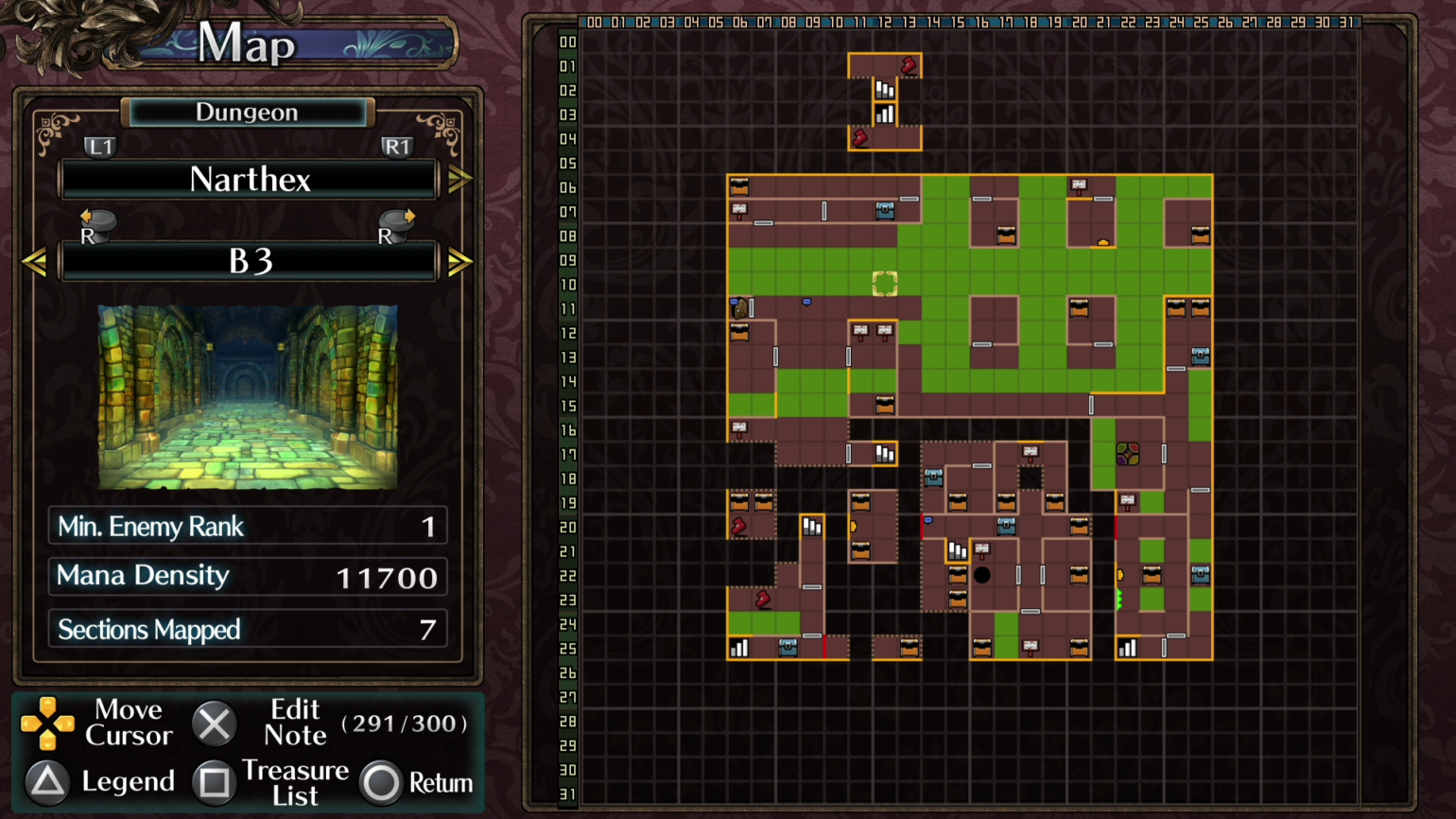Click the dungeon corridor preview image
The image size is (1456, 819).
(248, 395)
